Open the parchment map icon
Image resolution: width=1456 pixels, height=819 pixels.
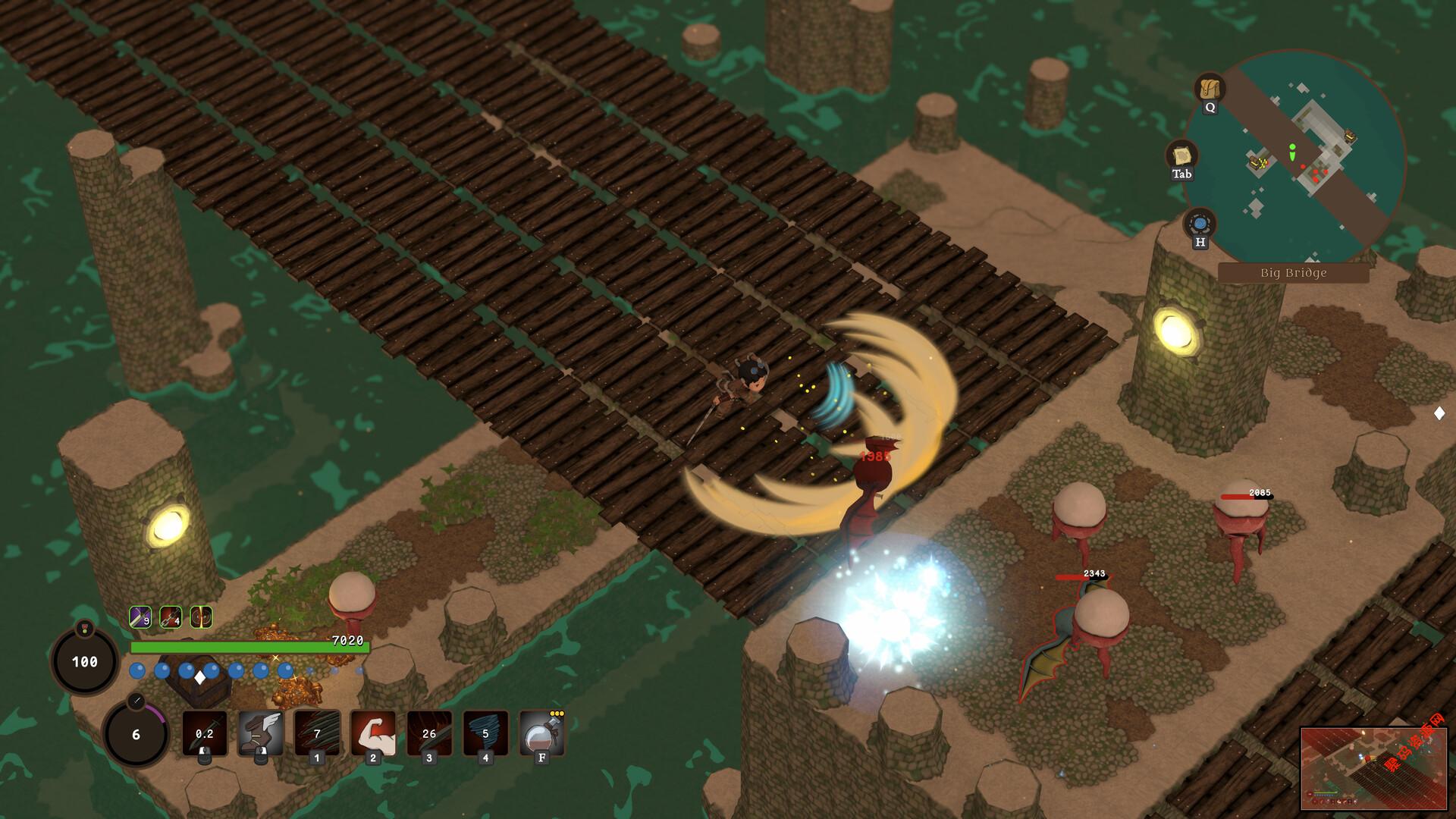coord(1181,156)
